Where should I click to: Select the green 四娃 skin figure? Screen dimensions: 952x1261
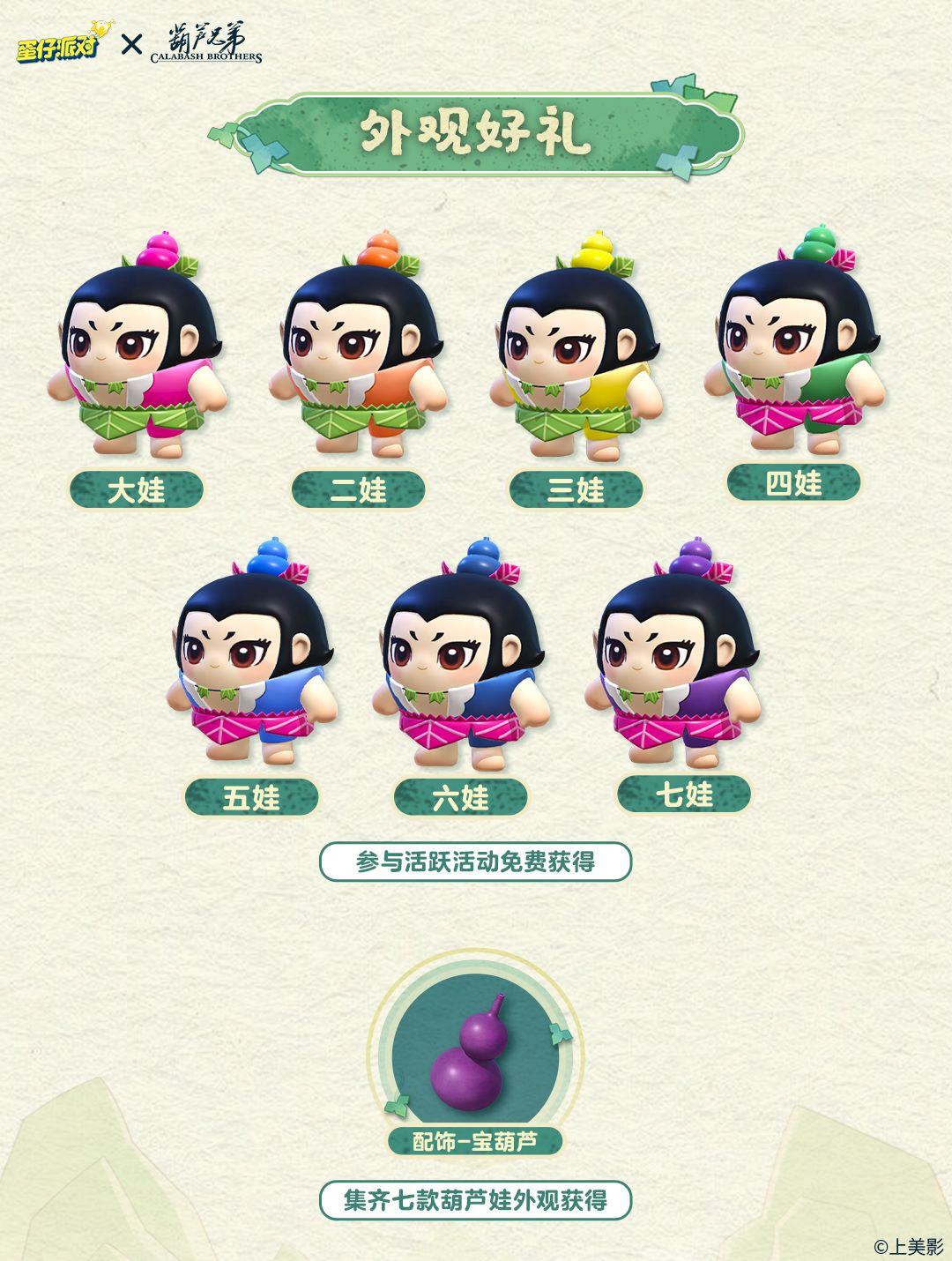tap(793, 344)
